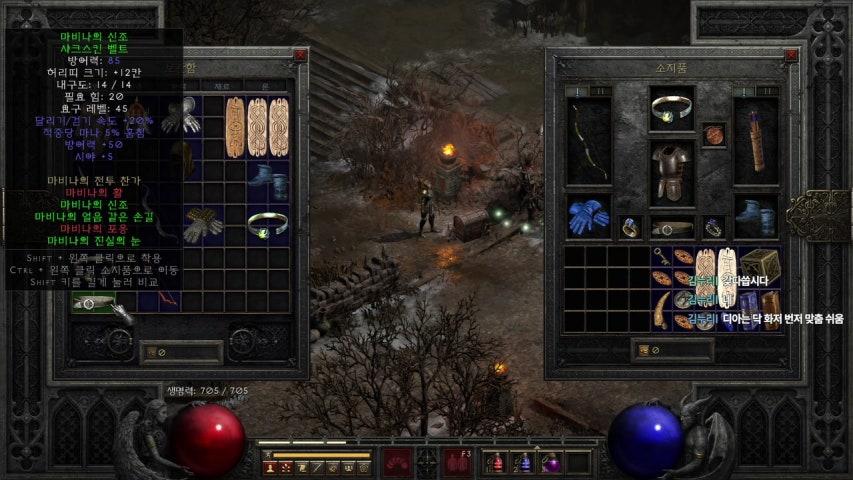Select the equipped belt slot
Screen dimensions: 853x480
click(672, 227)
